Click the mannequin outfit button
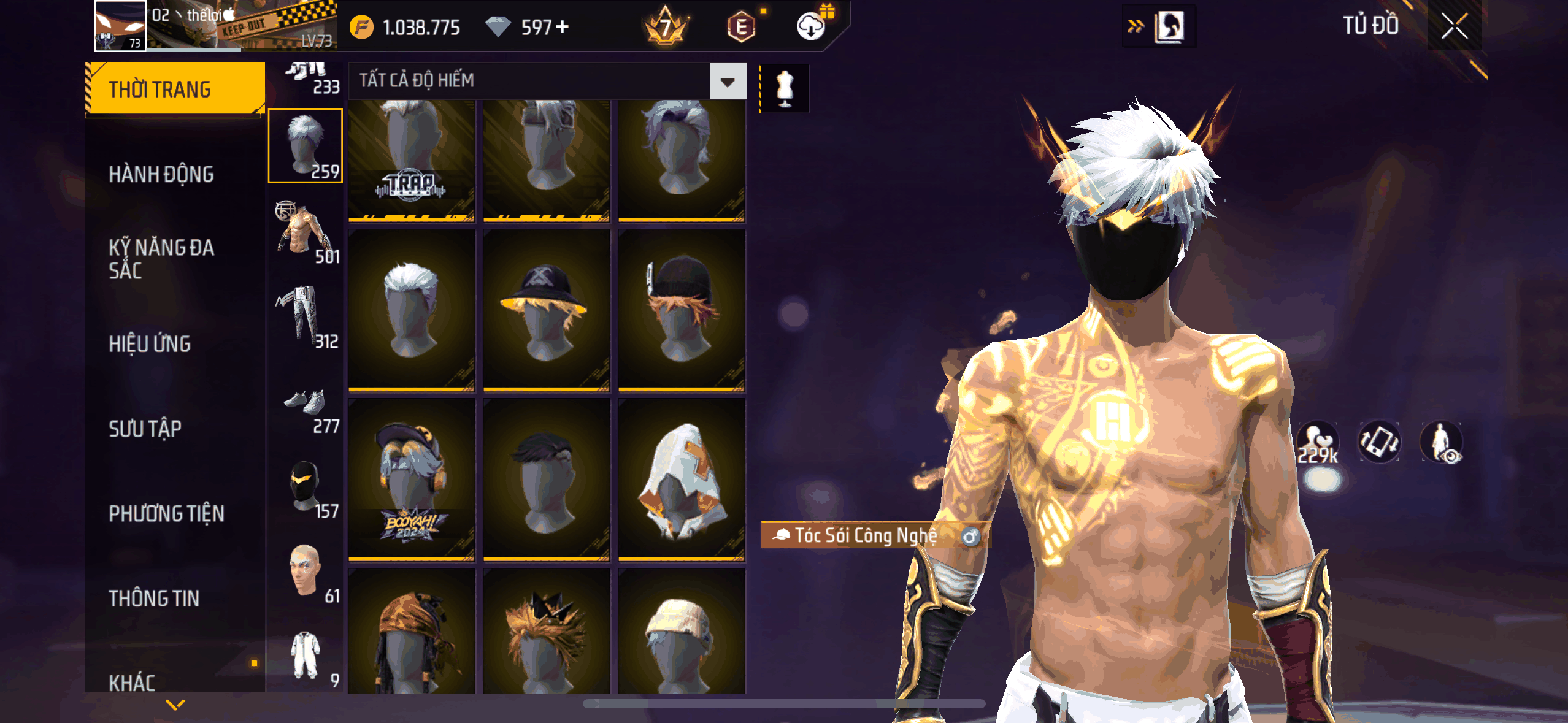Screen dimensions: 1568x723 (x=785, y=88)
